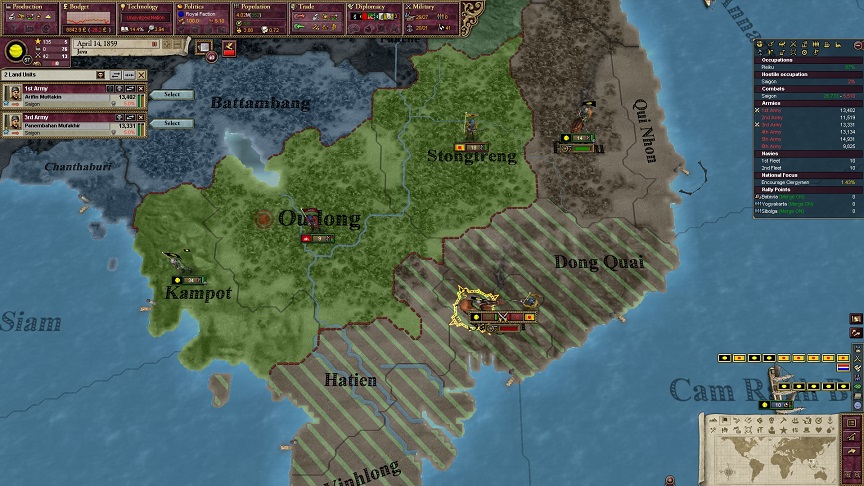864x486 pixels.
Task: Click the yellow-circle country flag by date
Action: [17, 52]
